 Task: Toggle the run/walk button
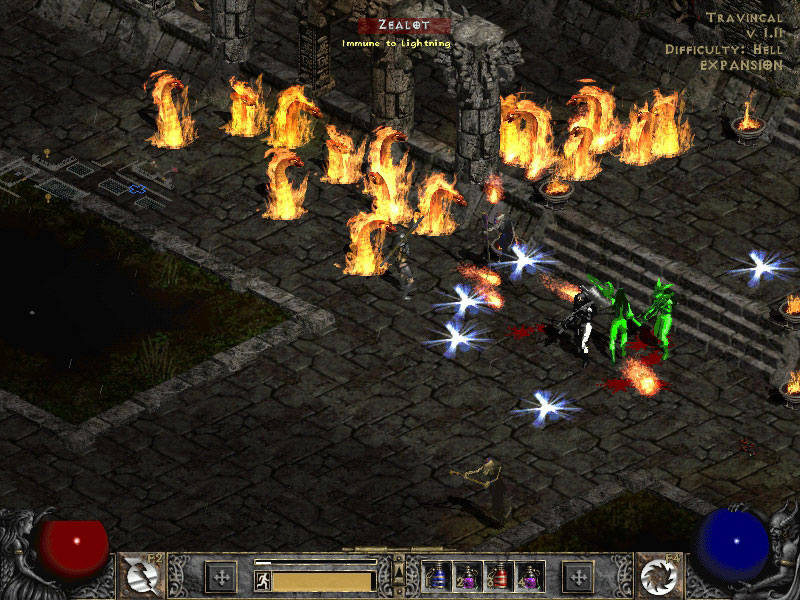262,581
